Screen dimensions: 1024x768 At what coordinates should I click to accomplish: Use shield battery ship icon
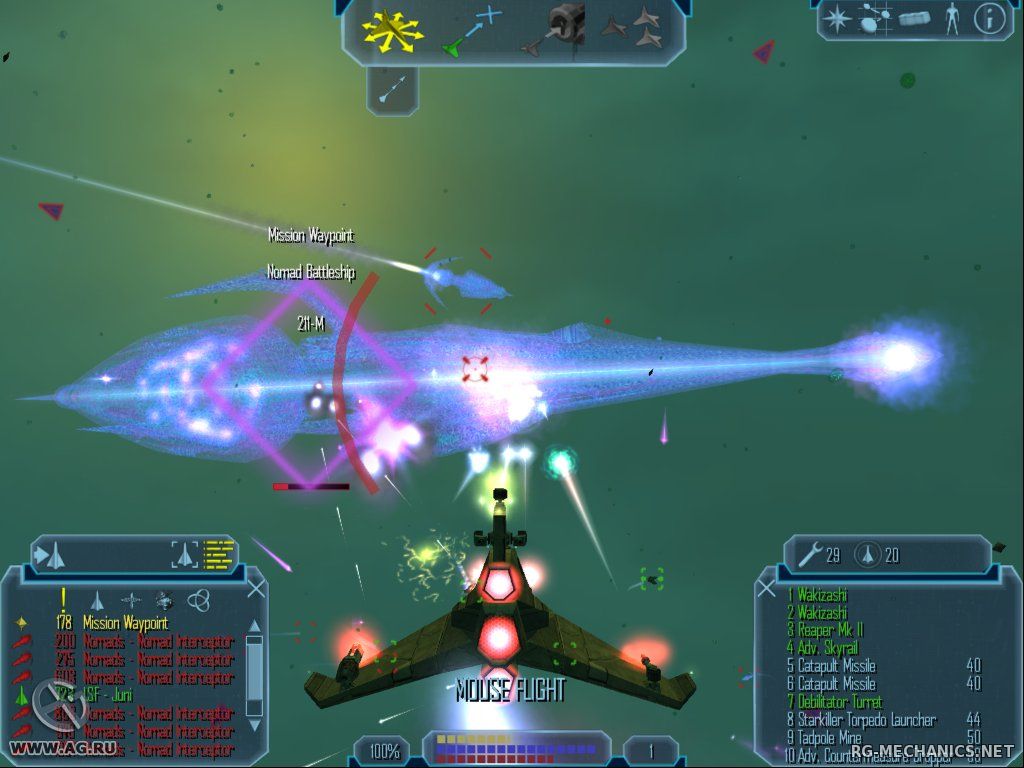(867, 554)
